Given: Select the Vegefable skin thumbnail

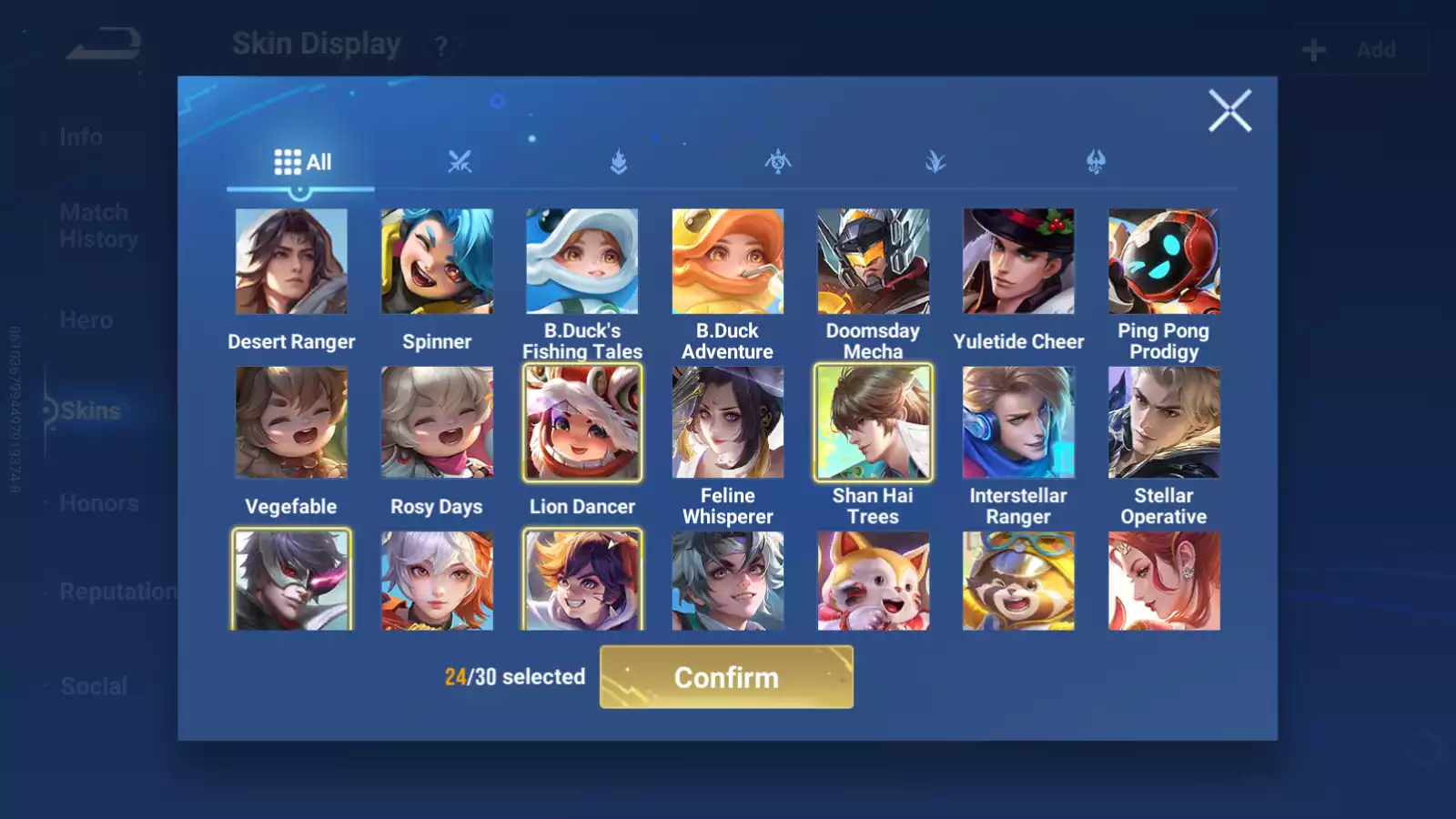Looking at the screenshot, I should click(291, 422).
